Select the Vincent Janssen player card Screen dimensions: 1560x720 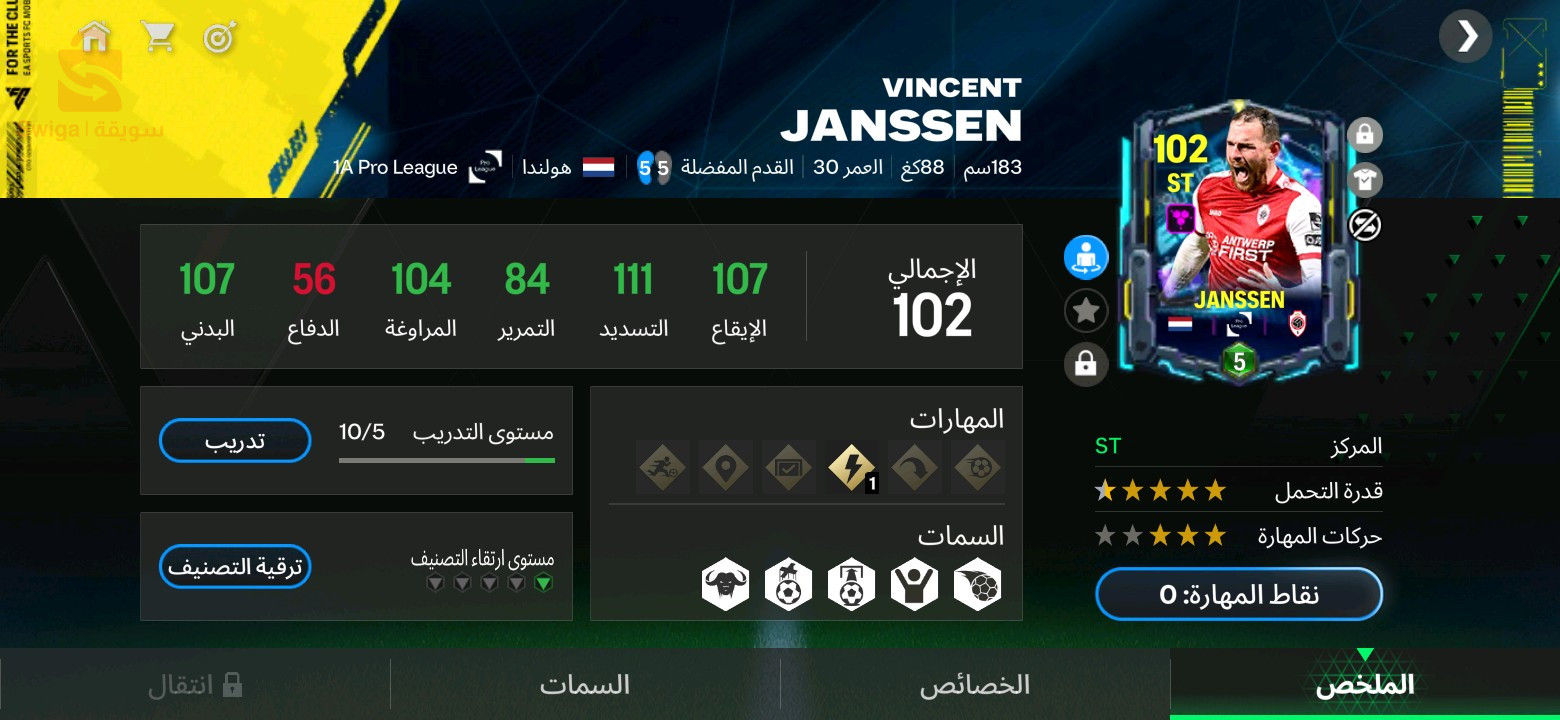click(x=1239, y=240)
